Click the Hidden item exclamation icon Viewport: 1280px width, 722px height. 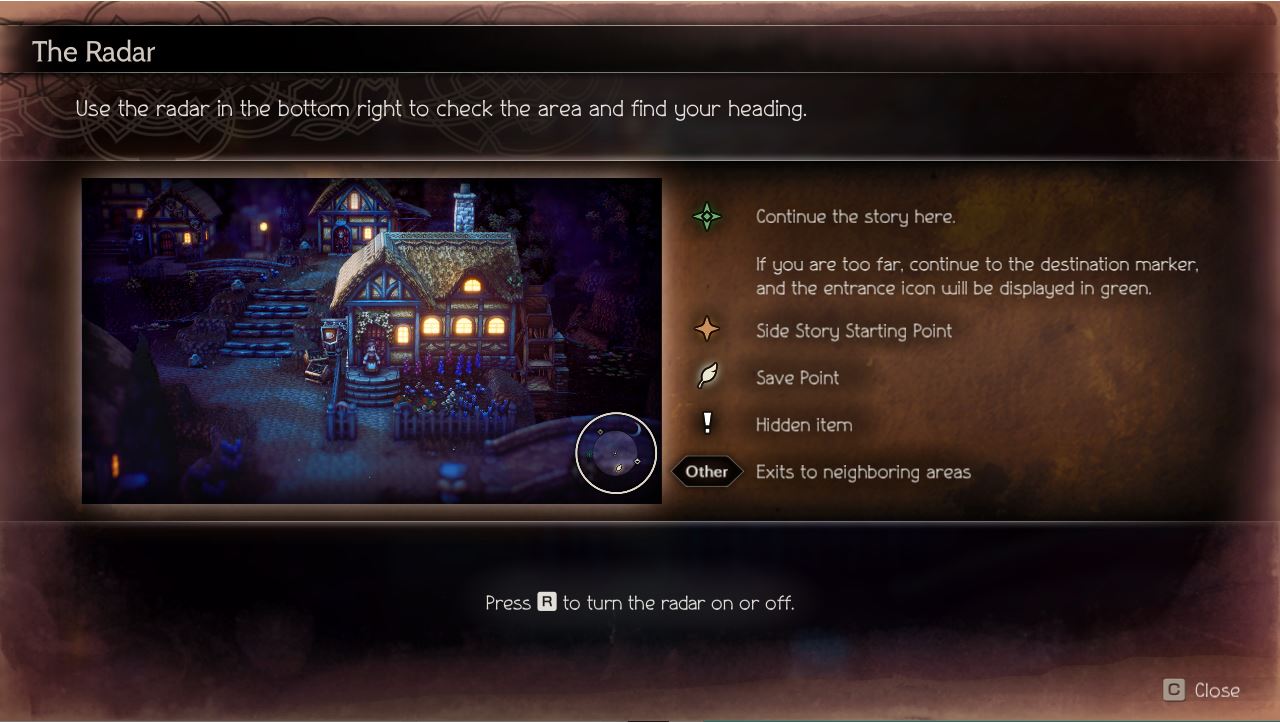[x=706, y=424]
